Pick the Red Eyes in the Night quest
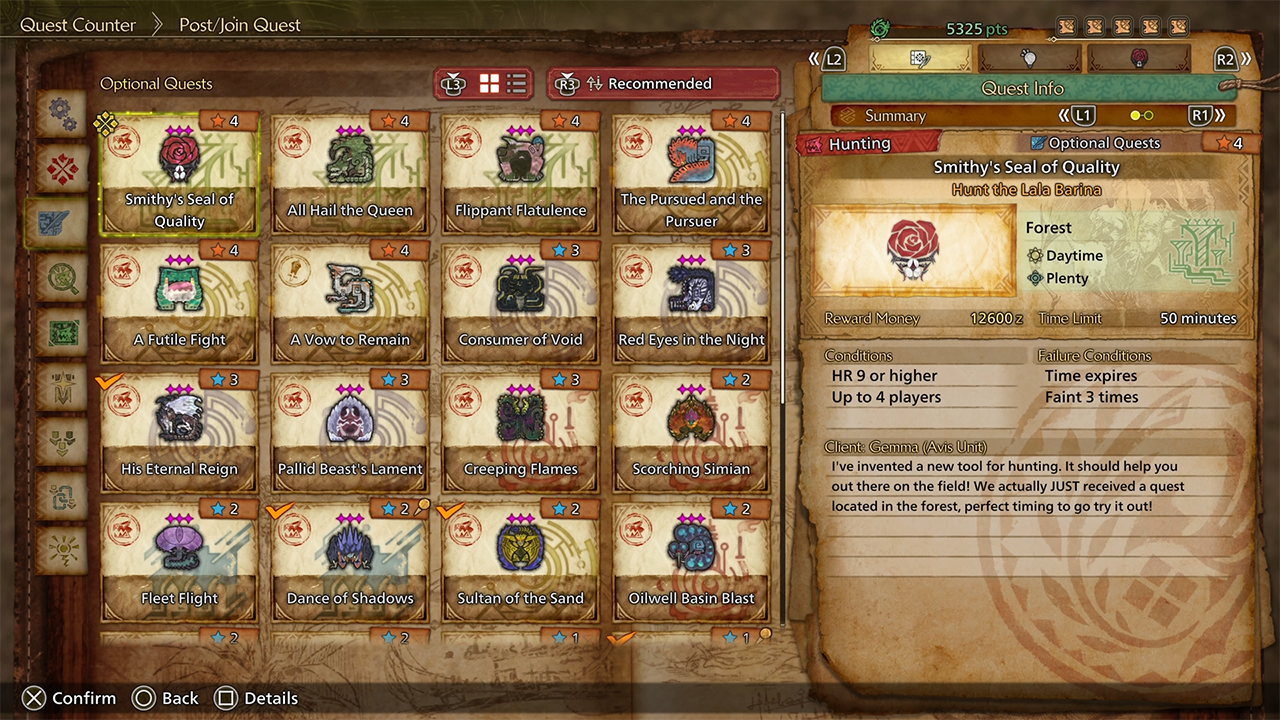The height and width of the screenshot is (720, 1280). (691, 303)
